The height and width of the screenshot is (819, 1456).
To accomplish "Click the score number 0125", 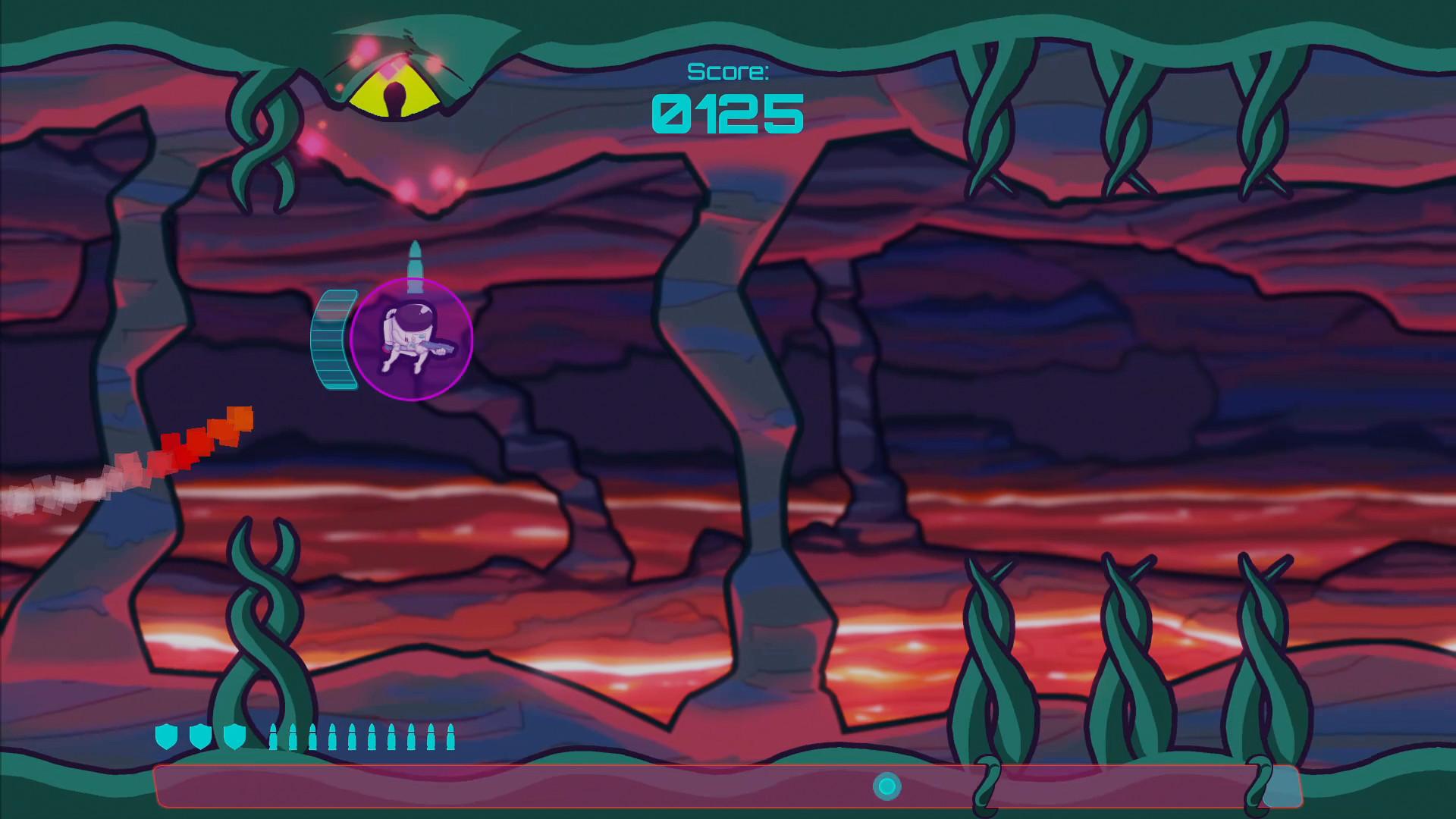I will [x=726, y=114].
